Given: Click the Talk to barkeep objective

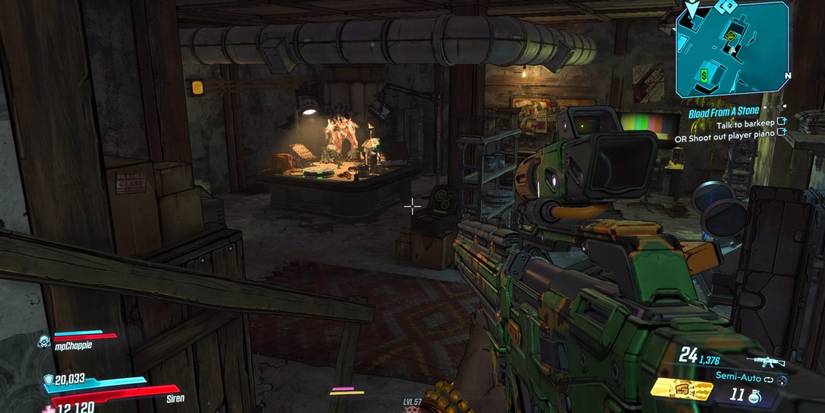Looking at the screenshot, I should click(x=744, y=123).
